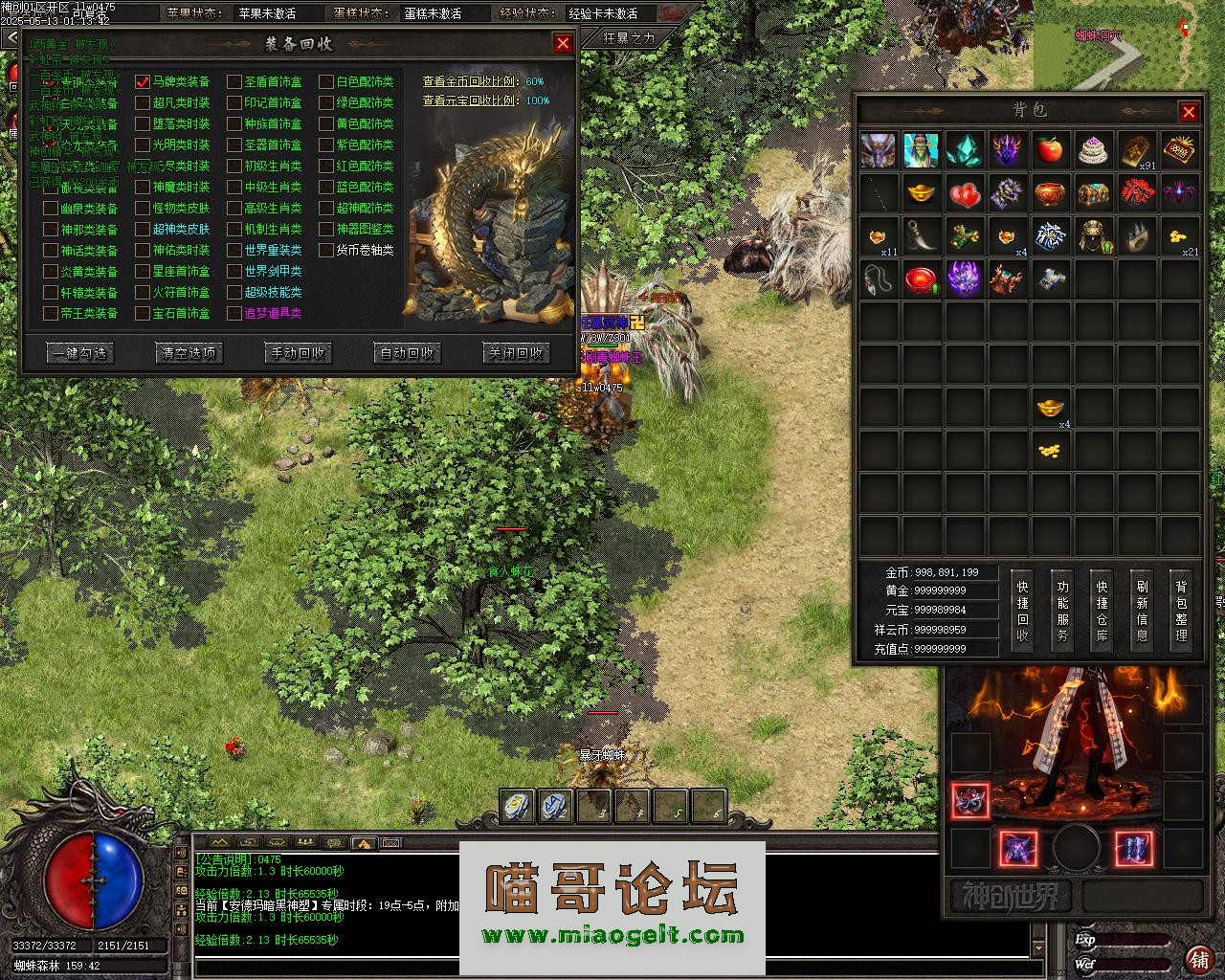Select the red apple in the backpack
This screenshot has height=980, width=1225.
[1051, 150]
